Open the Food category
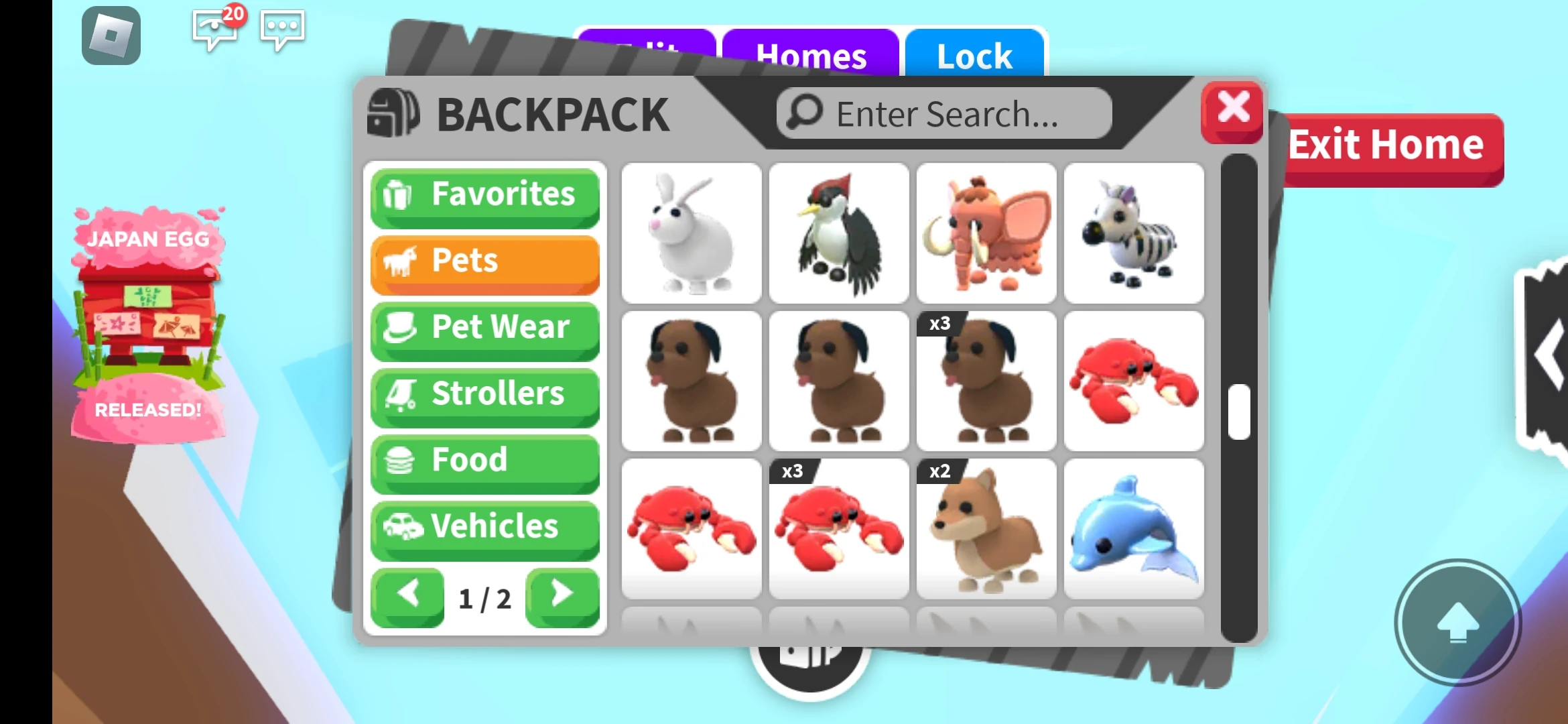This screenshot has width=1568, height=724. click(484, 461)
